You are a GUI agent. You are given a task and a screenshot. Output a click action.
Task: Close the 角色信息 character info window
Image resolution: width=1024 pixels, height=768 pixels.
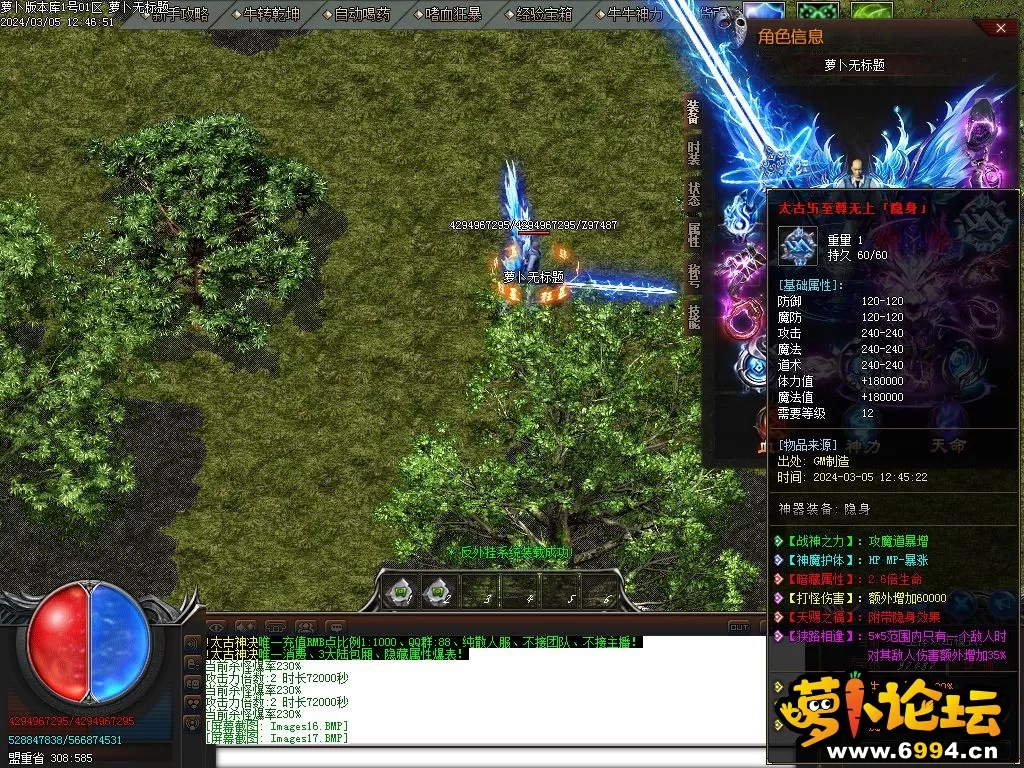pyautogui.click(x=1003, y=29)
